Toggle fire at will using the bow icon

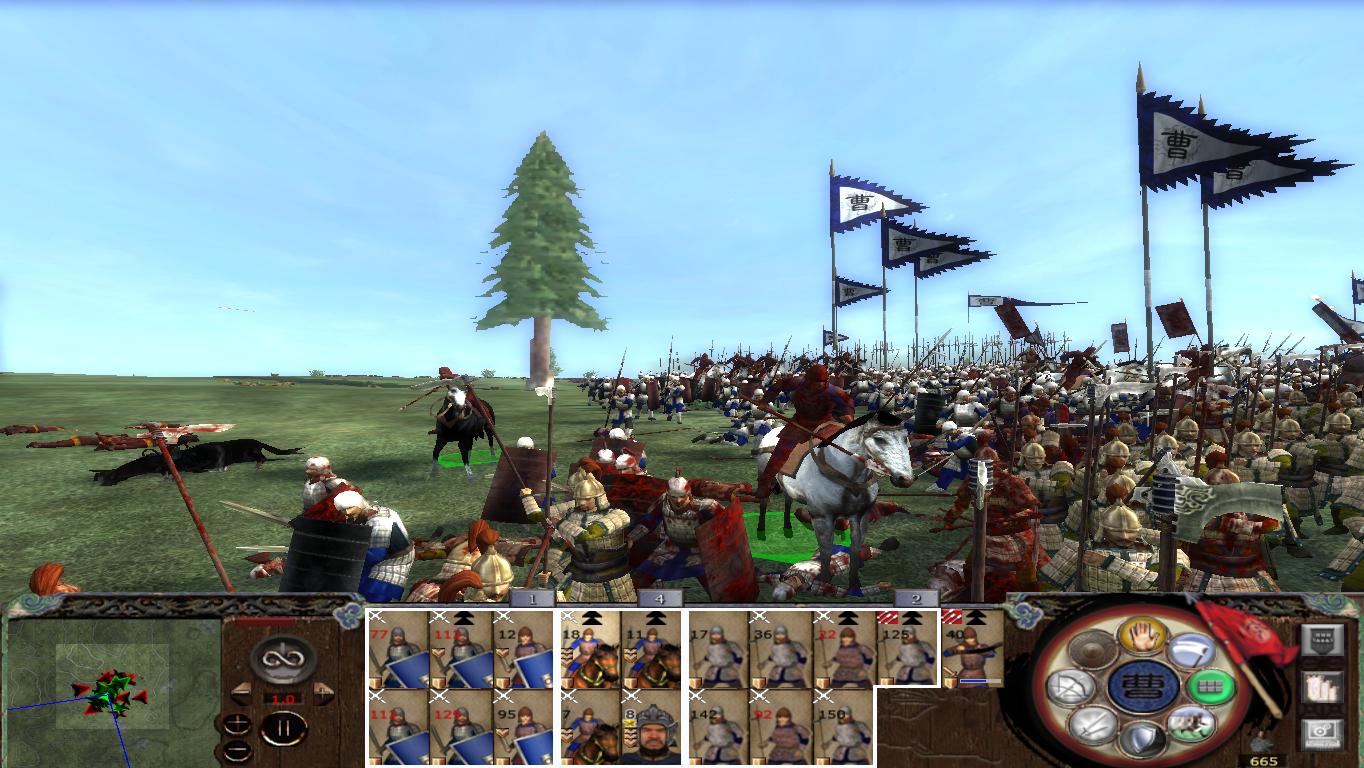point(1070,686)
